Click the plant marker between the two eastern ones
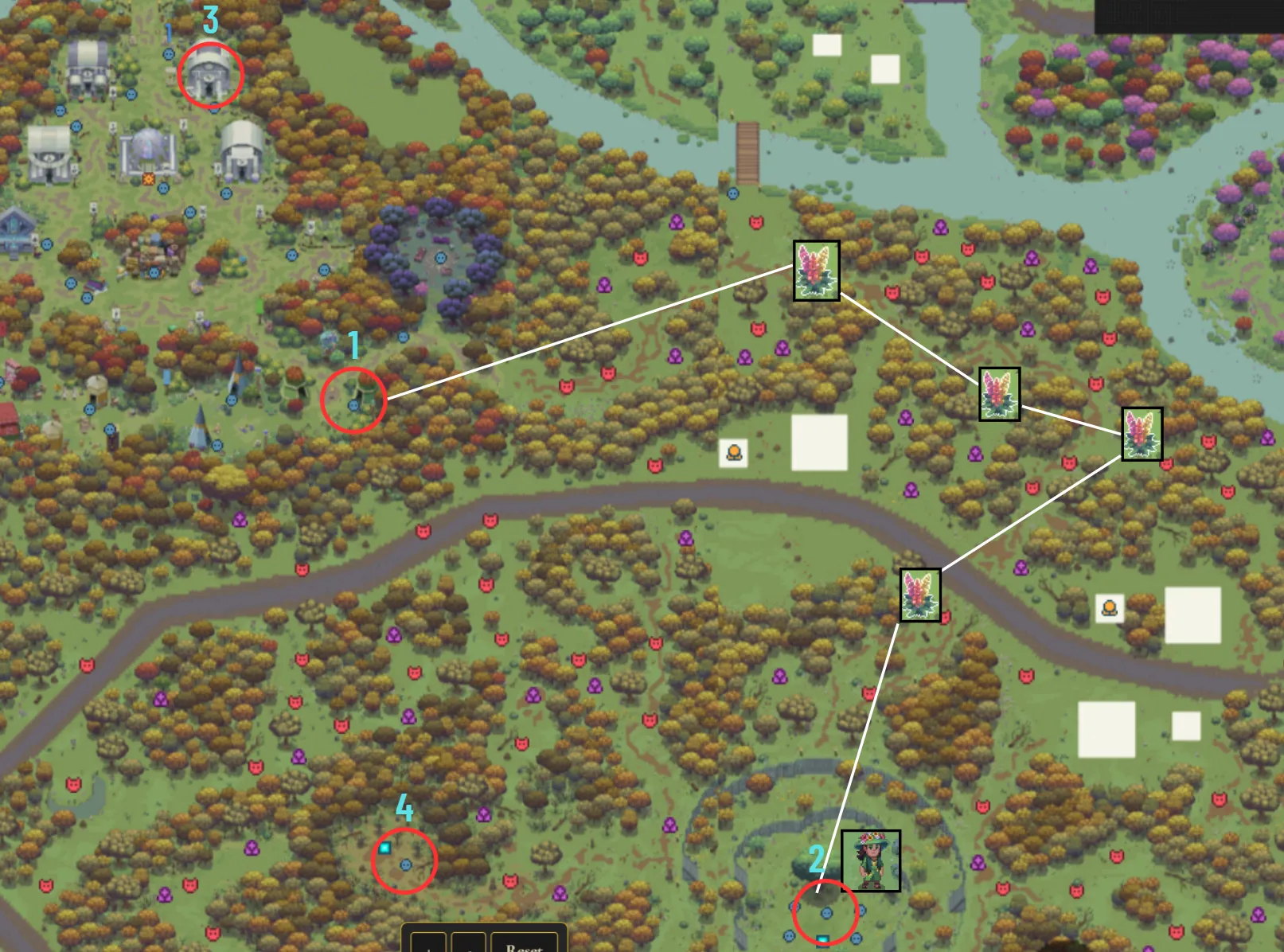Image resolution: width=1284 pixels, height=952 pixels. tap(999, 395)
